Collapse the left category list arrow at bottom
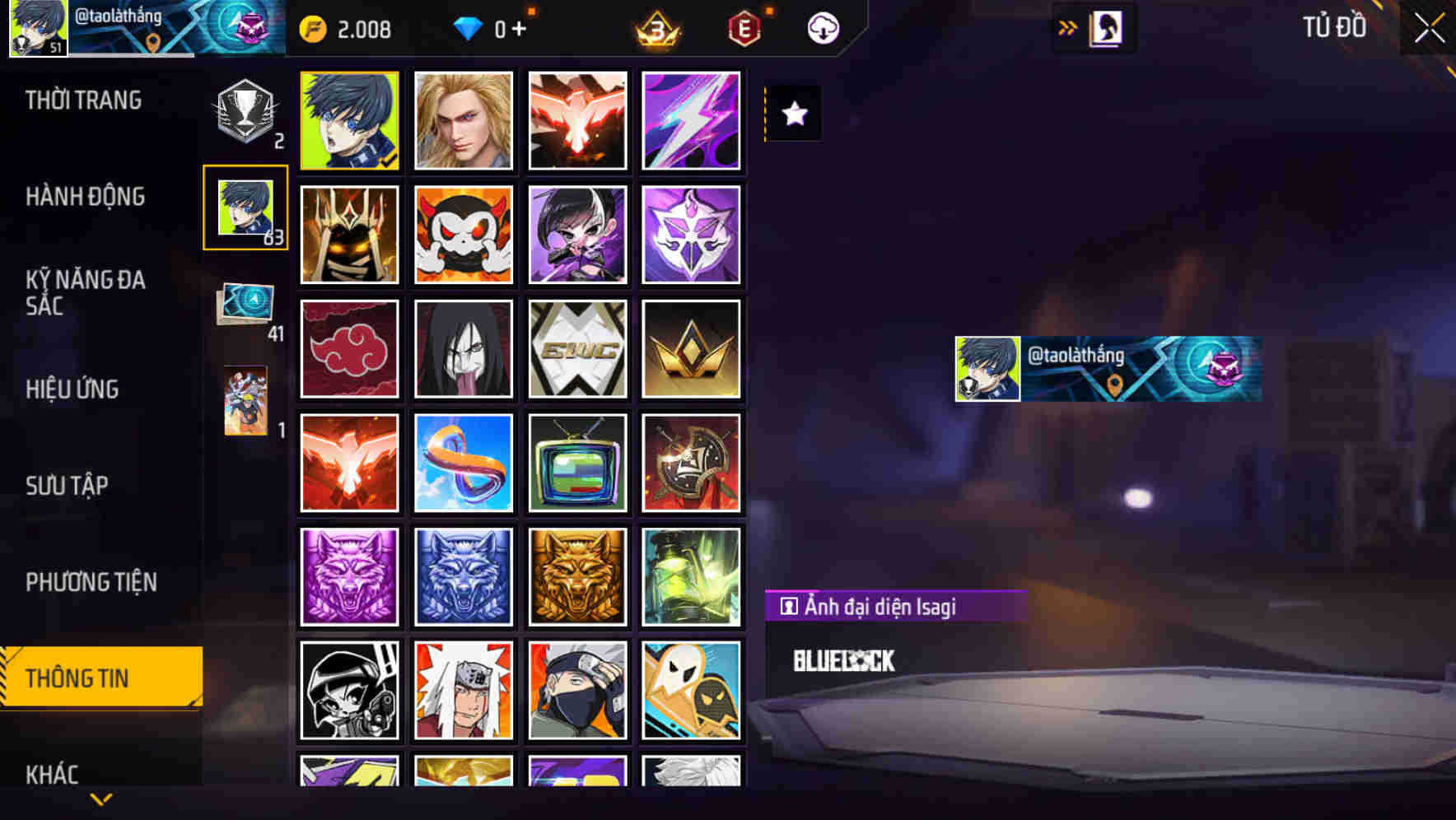 coord(100,797)
